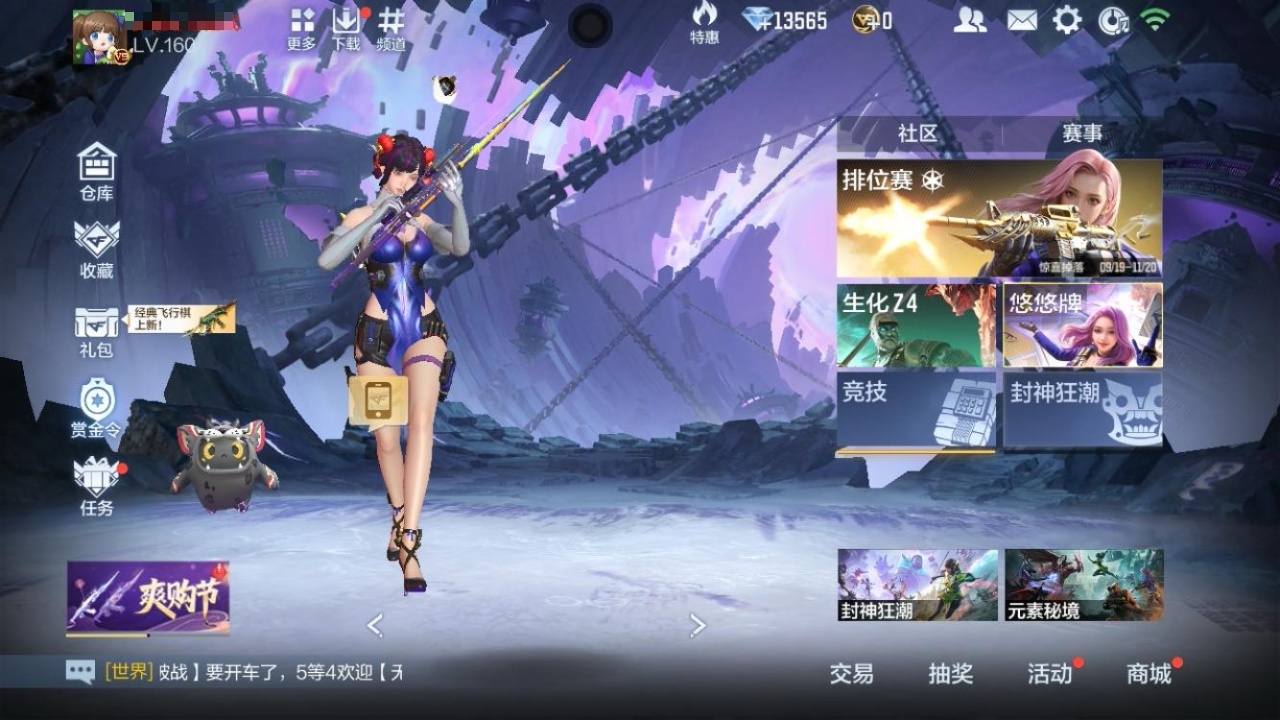Choose the 生化Z4 game mode

(x=916, y=325)
